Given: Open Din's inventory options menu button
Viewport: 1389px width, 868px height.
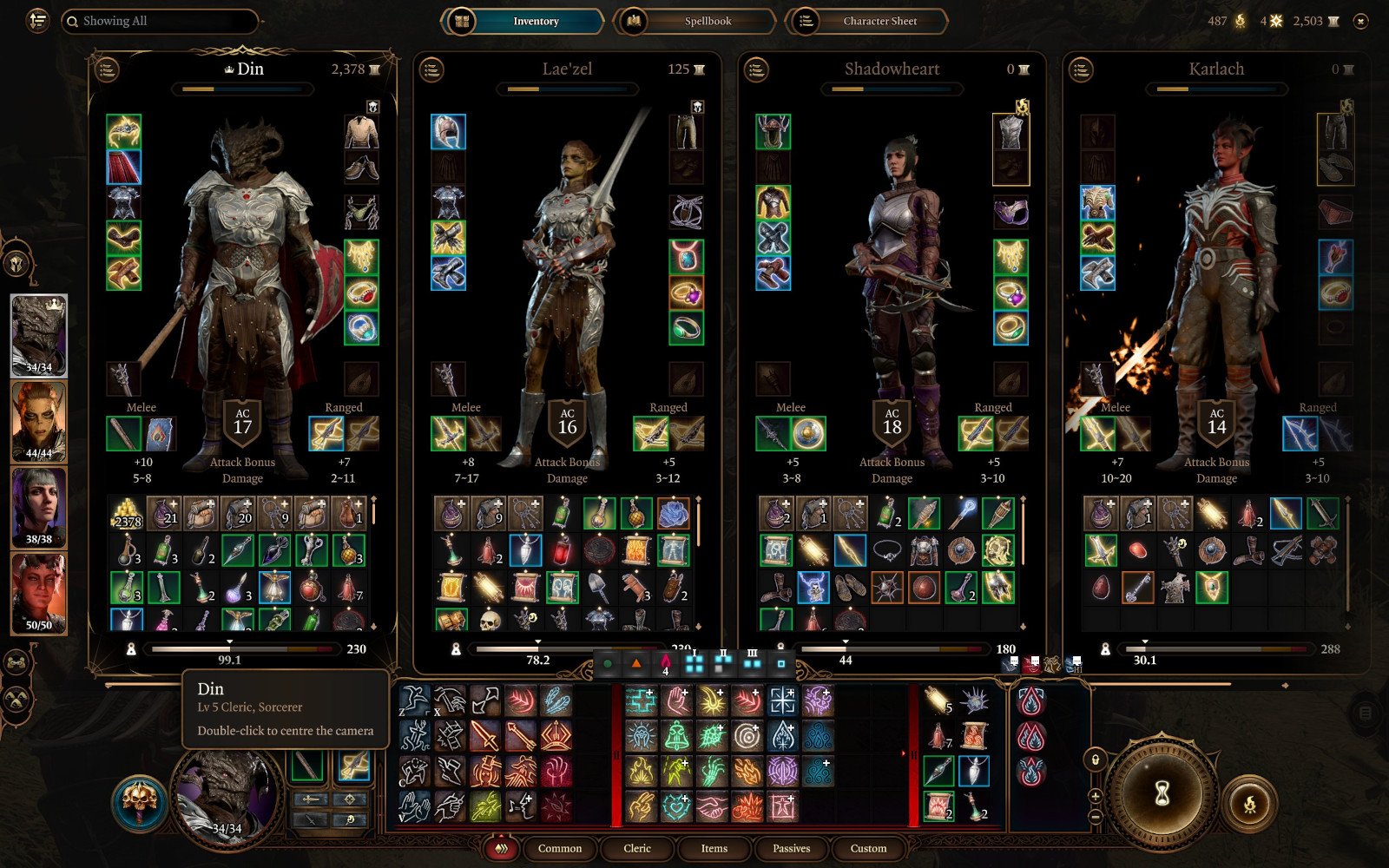Looking at the screenshot, I should 107,69.
